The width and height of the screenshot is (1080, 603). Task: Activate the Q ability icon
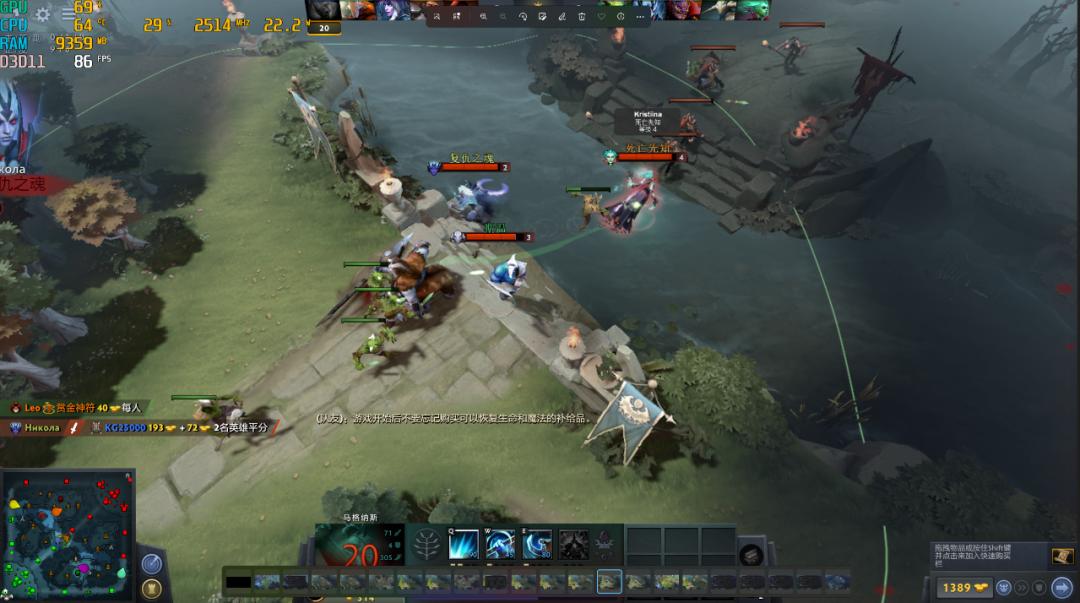(x=463, y=545)
